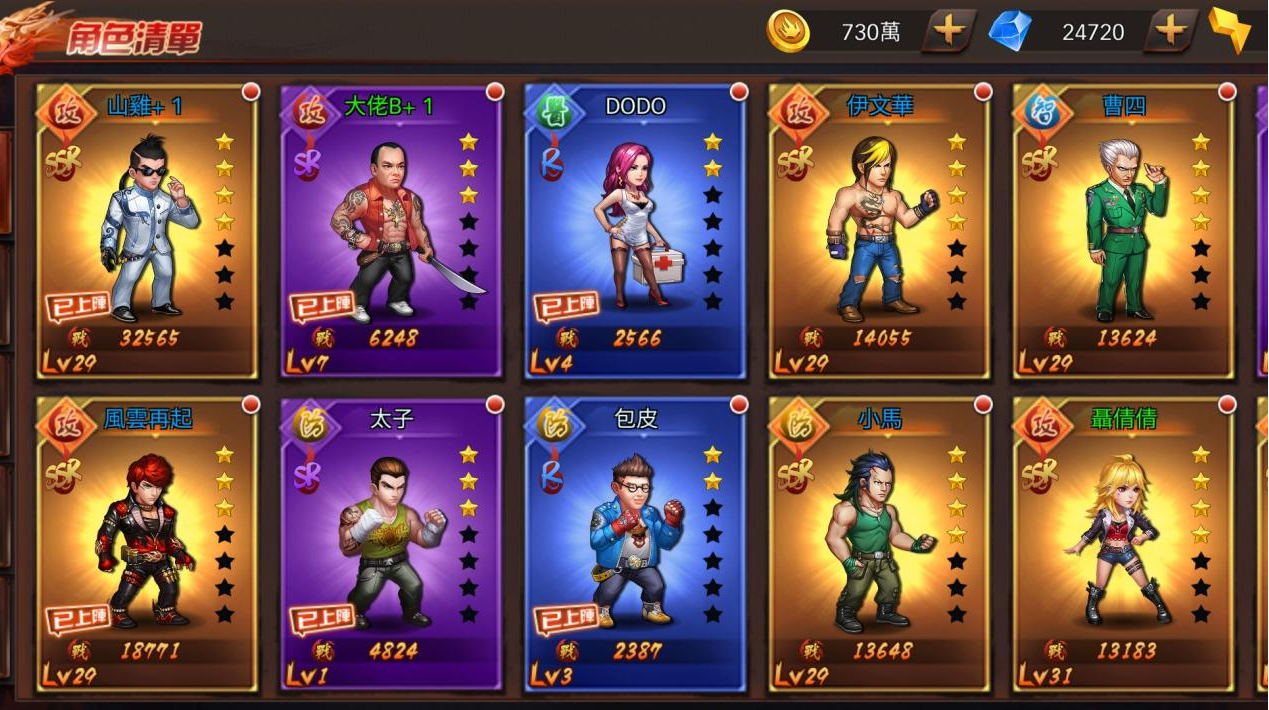Choose the 聶倩倩 character card
Screen dimensions: 1269x710
click(1123, 544)
